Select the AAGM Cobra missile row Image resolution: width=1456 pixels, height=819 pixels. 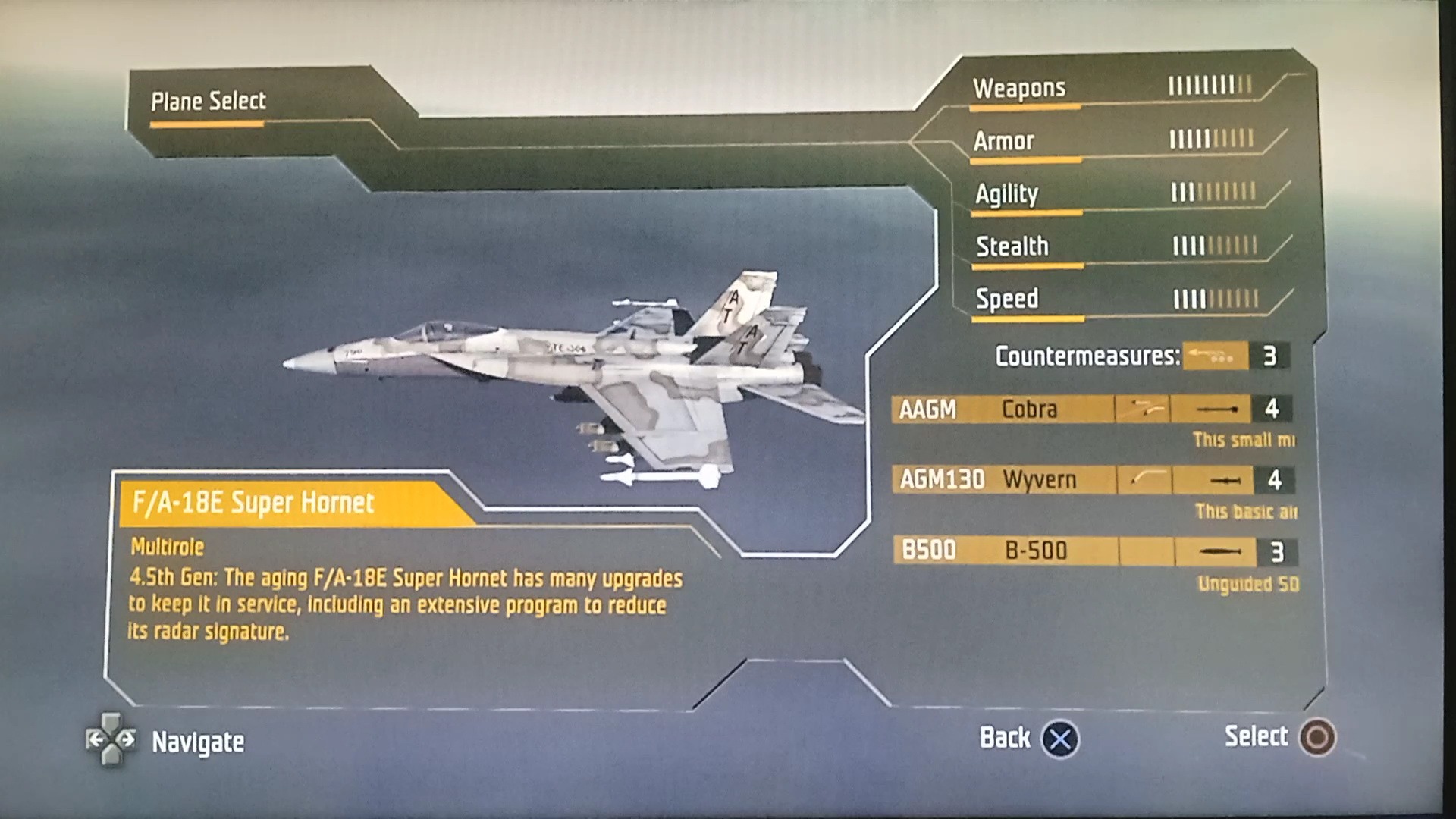click(1090, 409)
